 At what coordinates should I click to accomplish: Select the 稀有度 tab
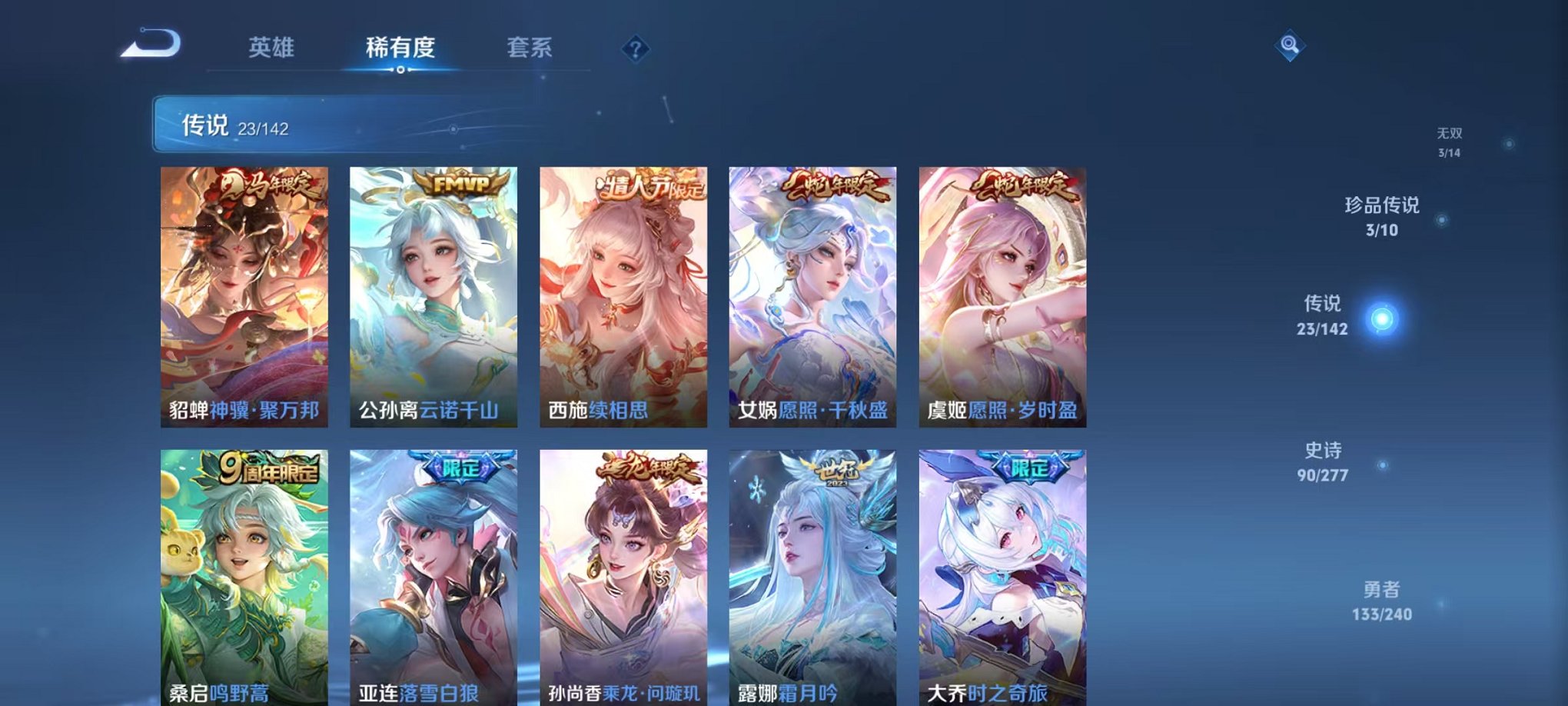(401, 46)
